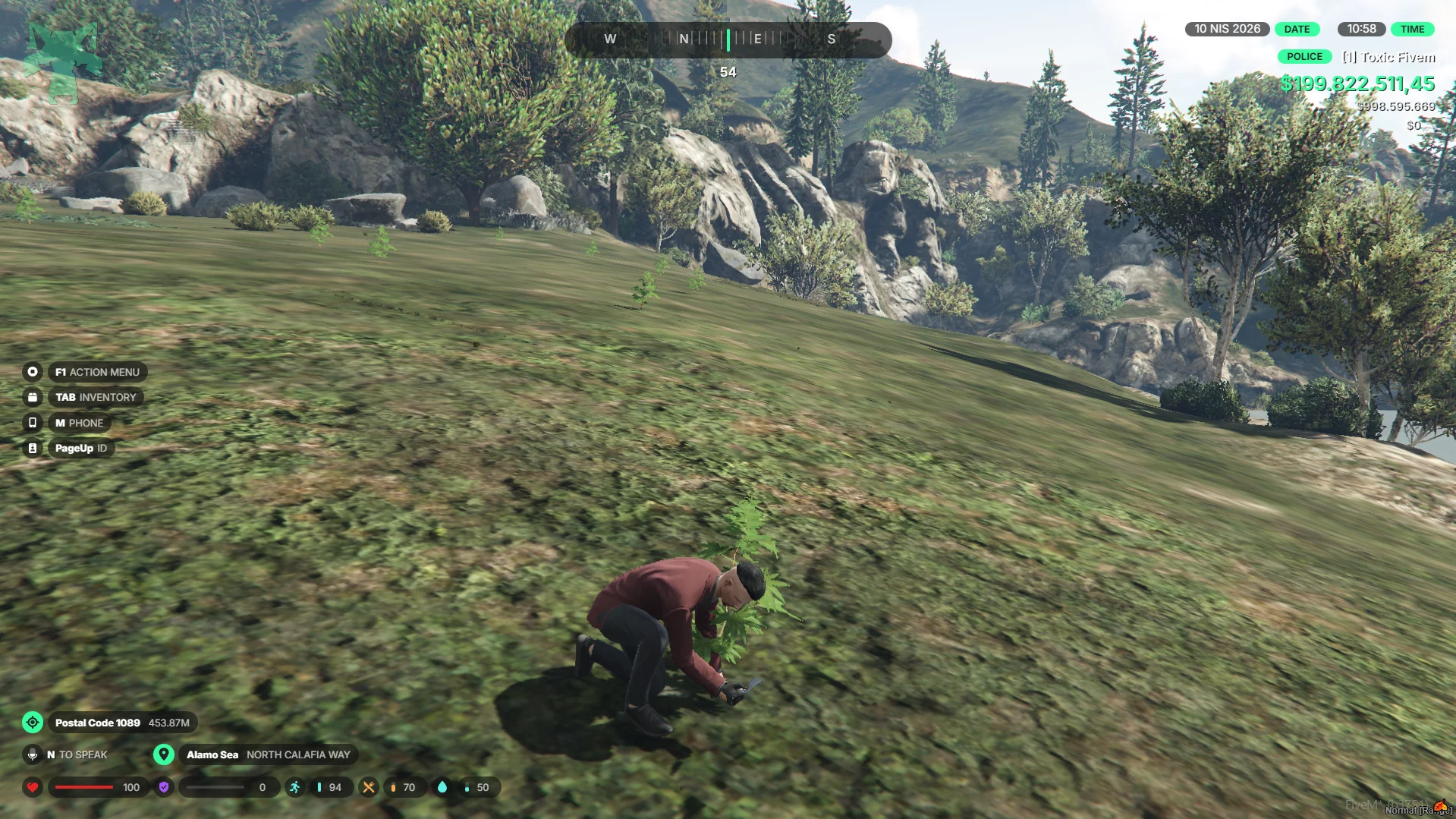This screenshot has height=819, width=1456.
Task: Show the ID card shortcut
Action: (x=80, y=448)
